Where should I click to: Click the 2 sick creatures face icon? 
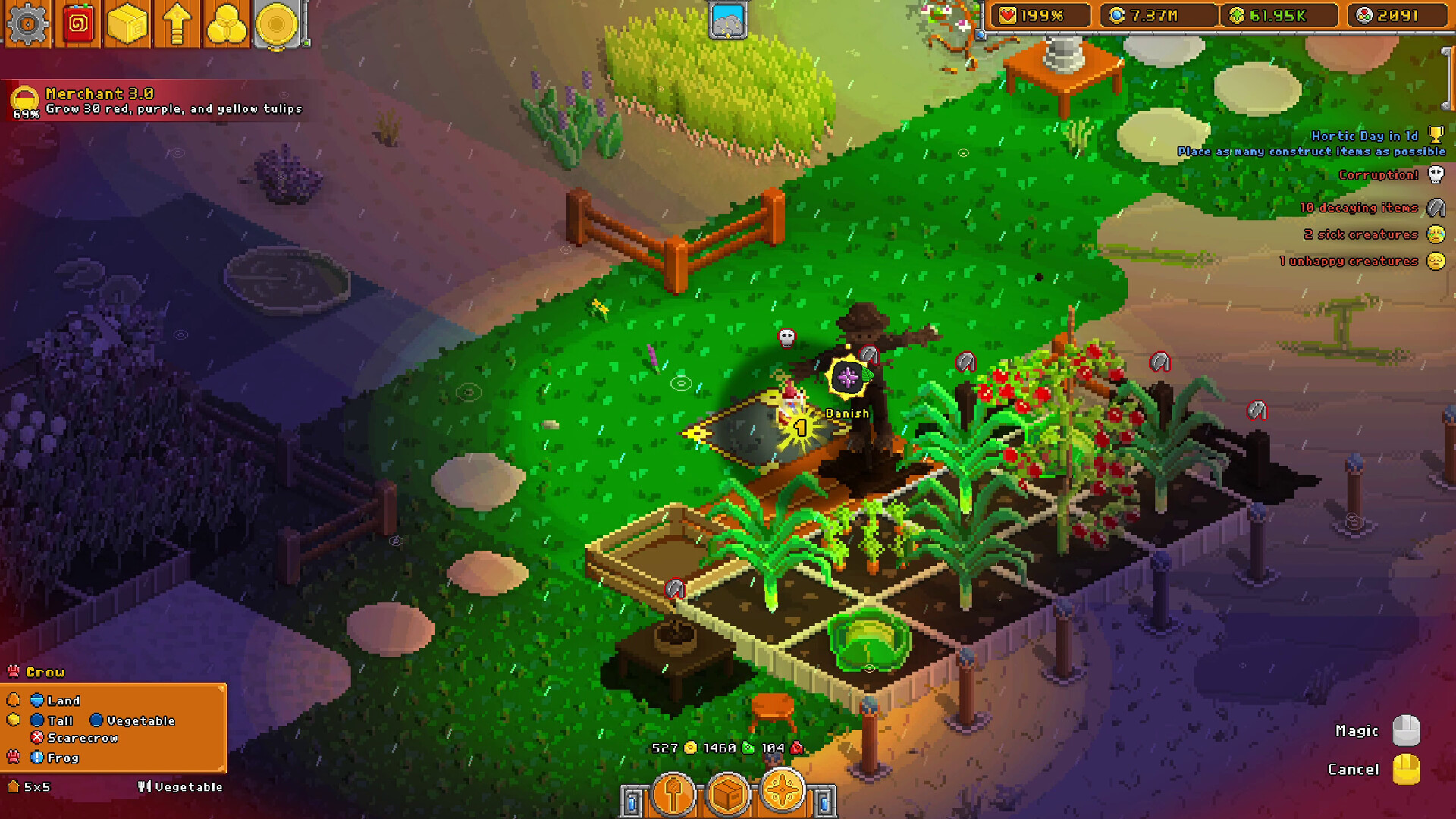click(1437, 234)
